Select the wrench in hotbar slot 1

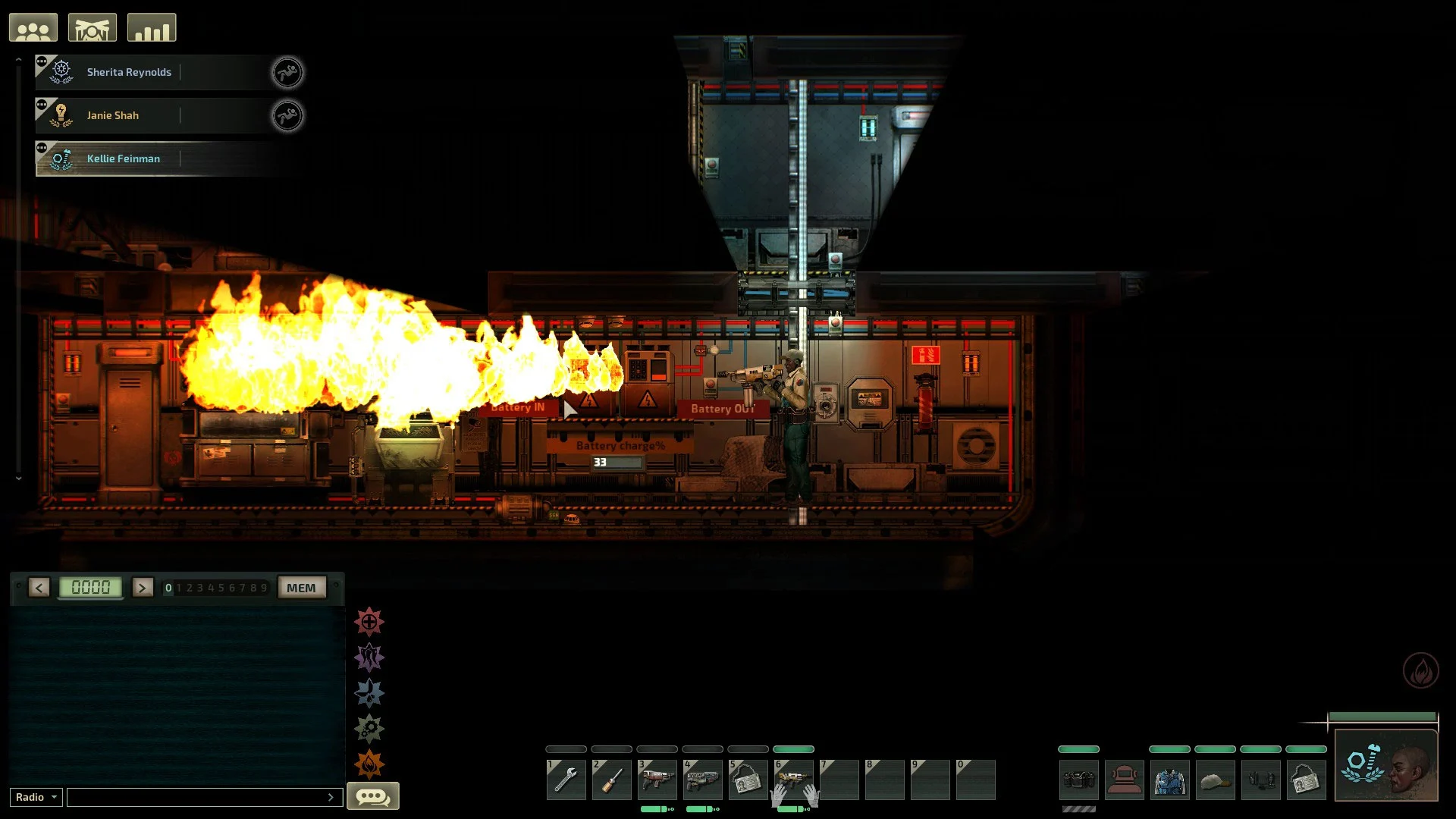point(566,780)
